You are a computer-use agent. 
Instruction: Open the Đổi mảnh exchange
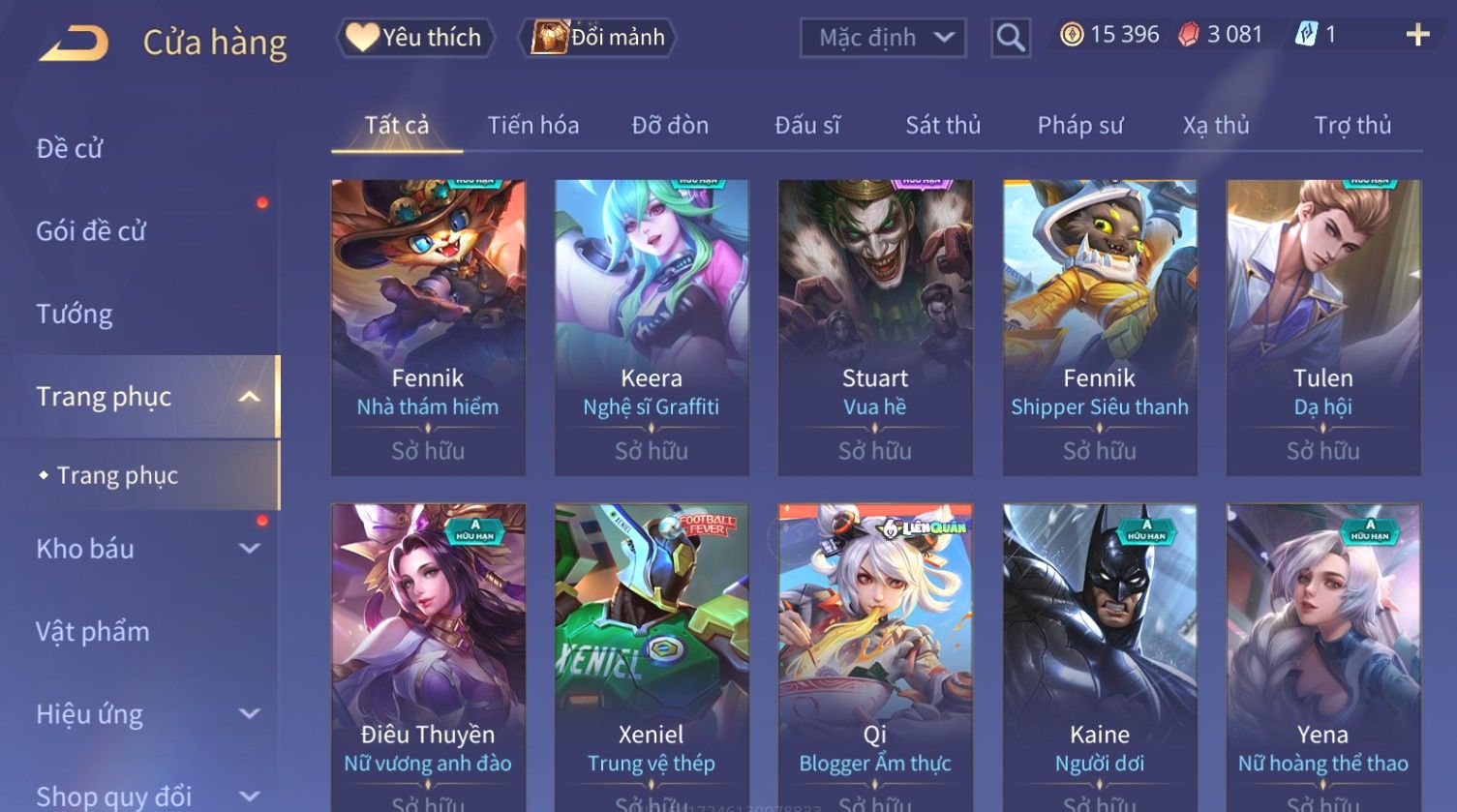point(598,38)
